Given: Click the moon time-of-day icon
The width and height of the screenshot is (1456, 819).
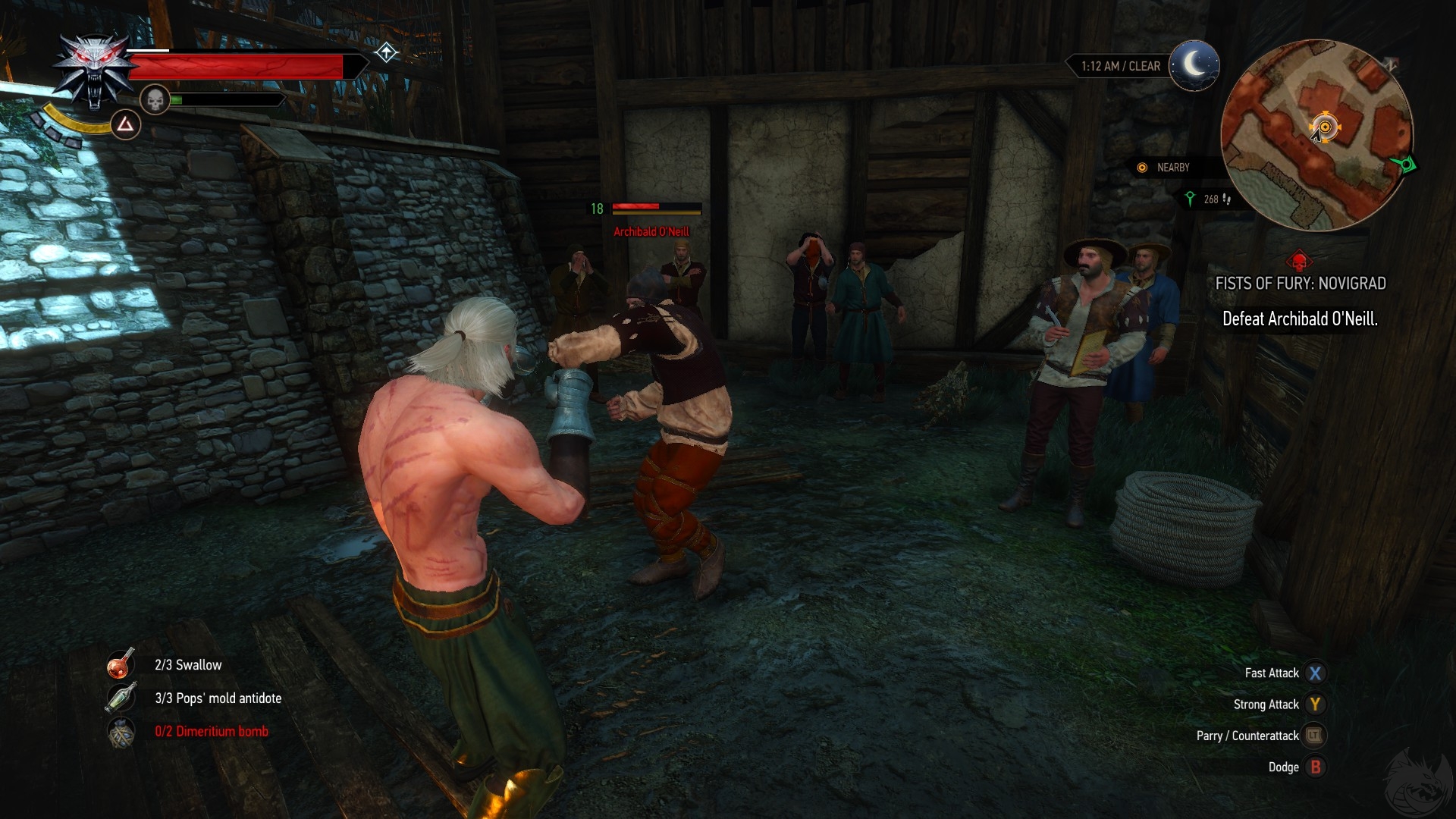Looking at the screenshot, I should 1194,65.
